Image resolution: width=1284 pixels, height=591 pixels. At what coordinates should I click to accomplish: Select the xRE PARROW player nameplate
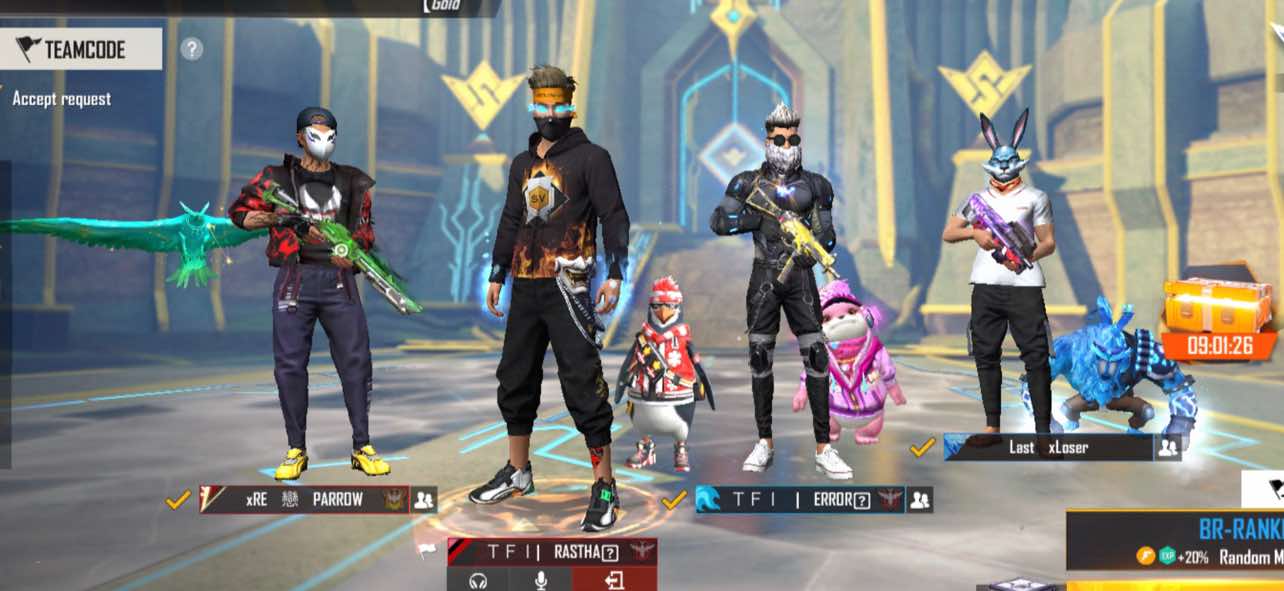click(x=304, y=499)
